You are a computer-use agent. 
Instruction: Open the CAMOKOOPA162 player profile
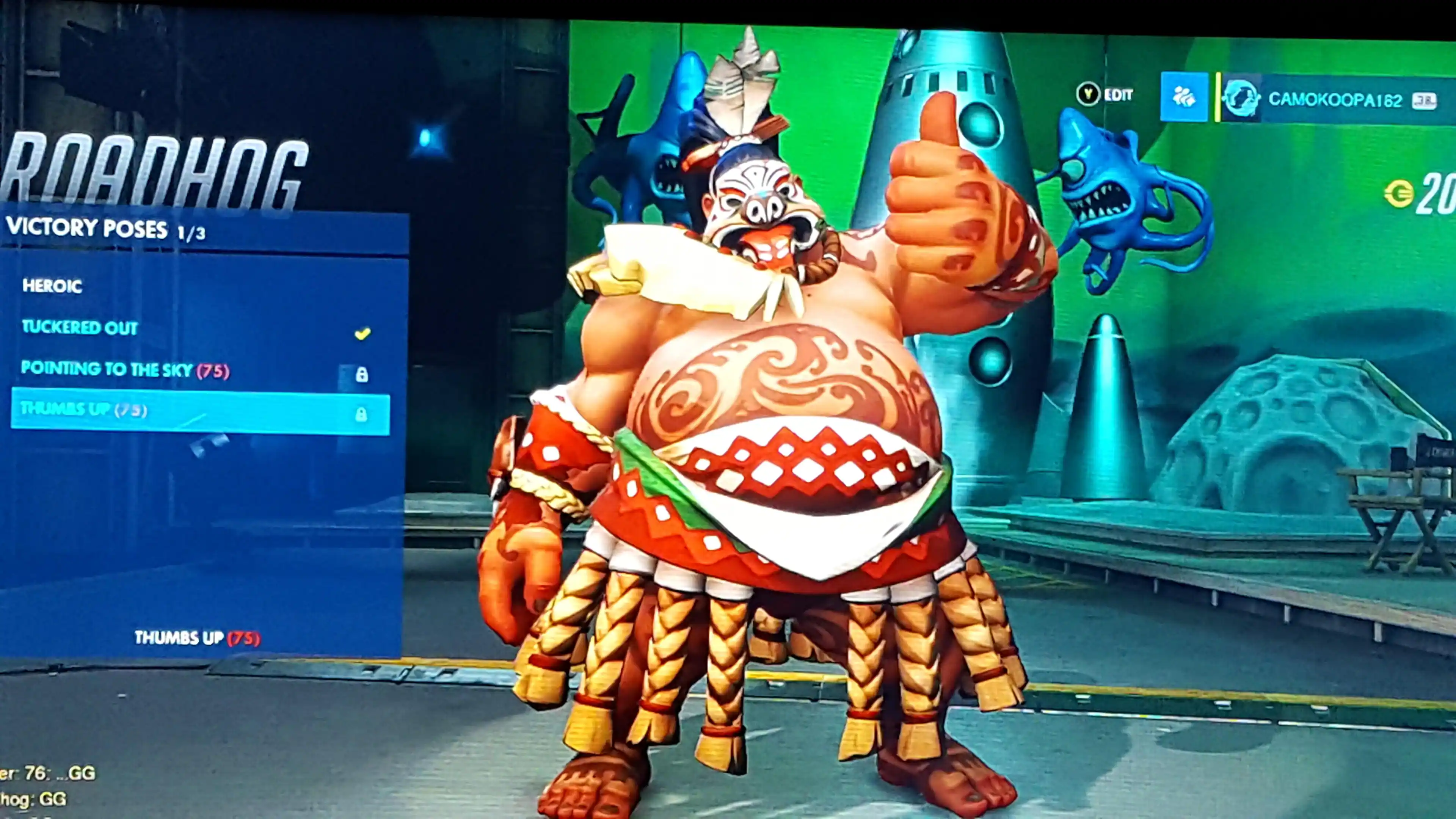pos(1334,100)
